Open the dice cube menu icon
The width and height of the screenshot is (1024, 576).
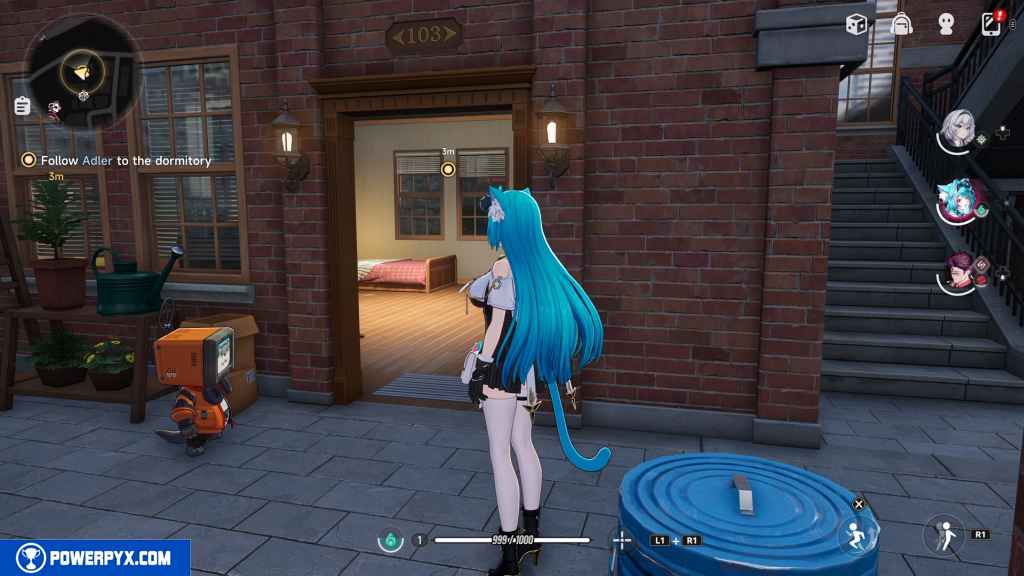[x=856, y=24]
